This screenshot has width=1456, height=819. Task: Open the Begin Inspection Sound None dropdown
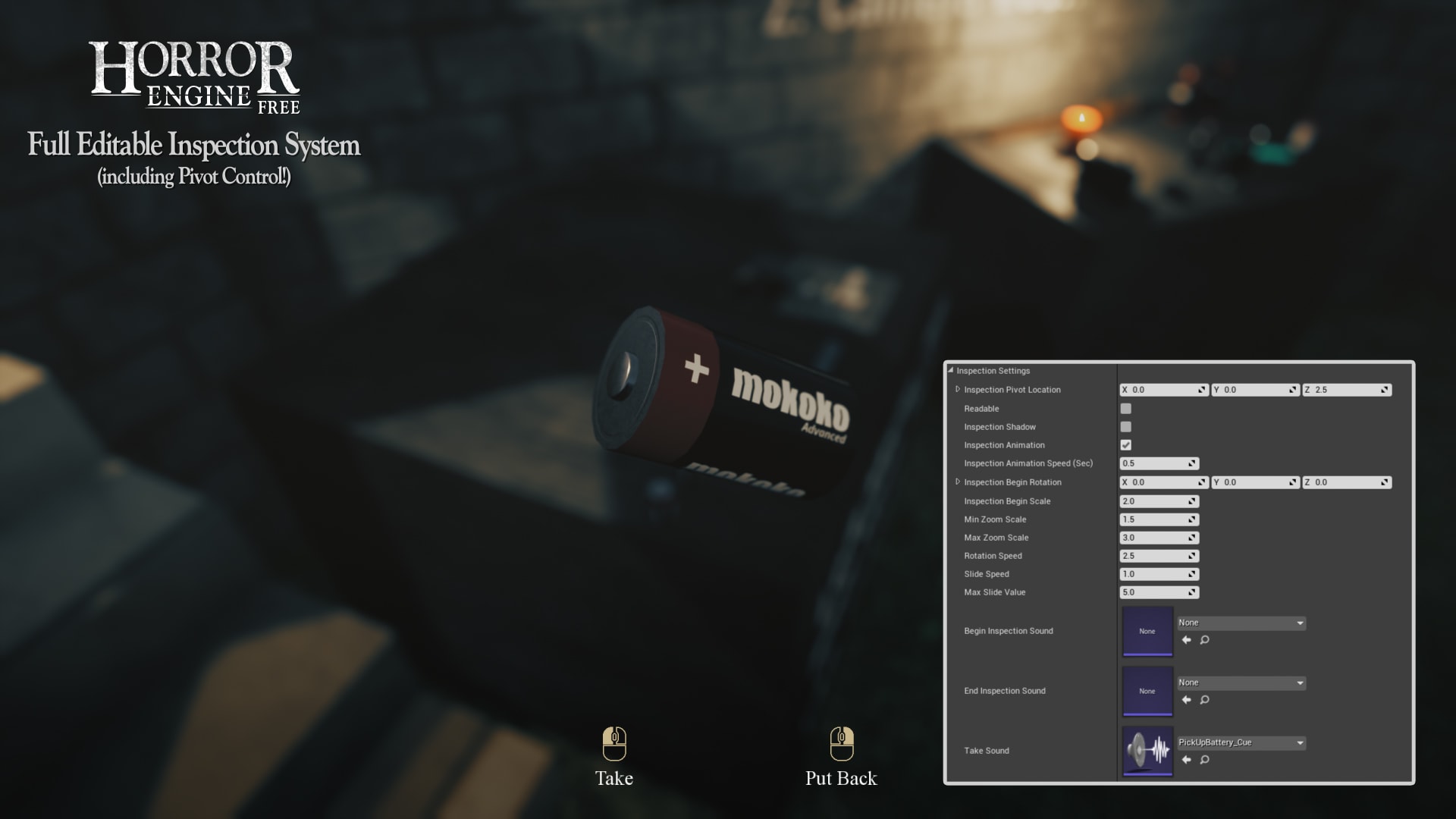[x=1241, y=622]
